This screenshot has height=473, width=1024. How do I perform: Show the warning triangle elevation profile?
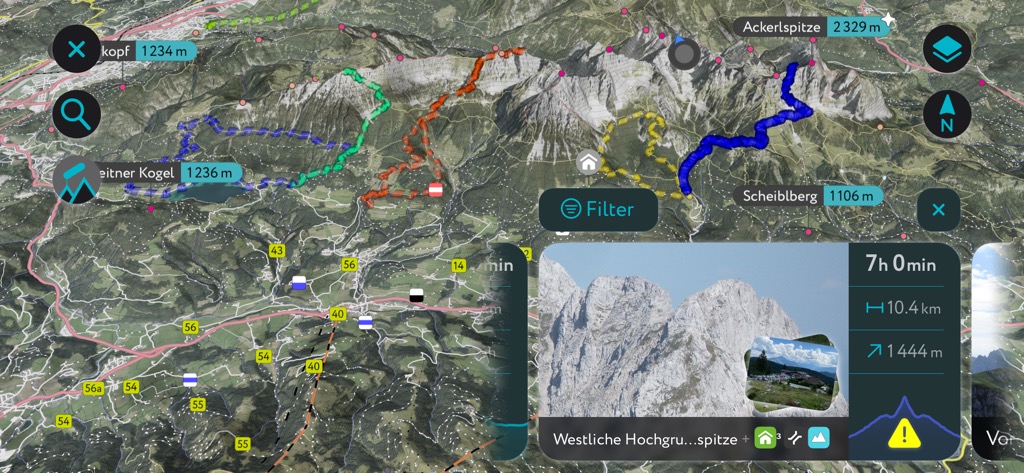tap(904, 431)
